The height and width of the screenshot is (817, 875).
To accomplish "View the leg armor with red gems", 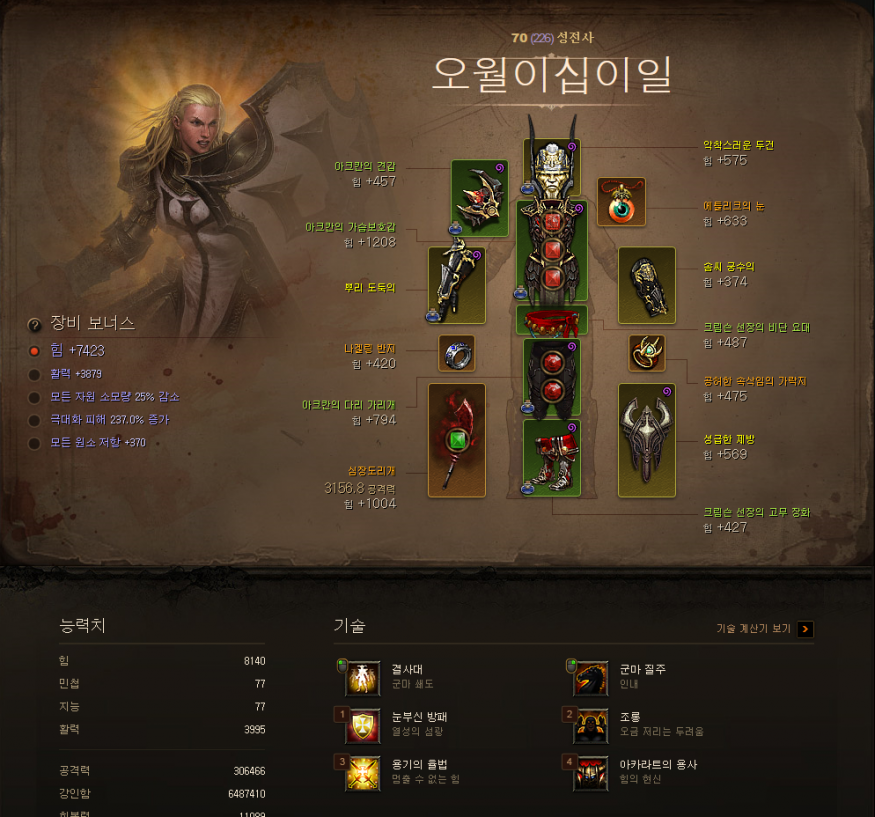I will (x=551, y=377).
